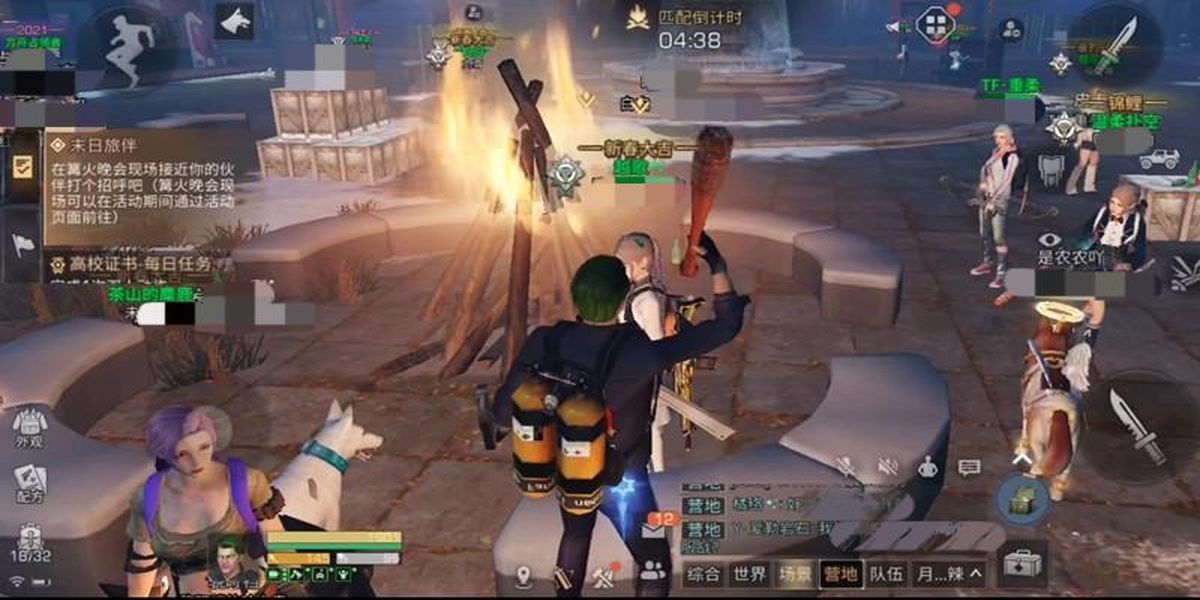The width and height of the screenshot is (1200, 600).
Task: Select the checklist task tab icon
Action: (20, 167)
